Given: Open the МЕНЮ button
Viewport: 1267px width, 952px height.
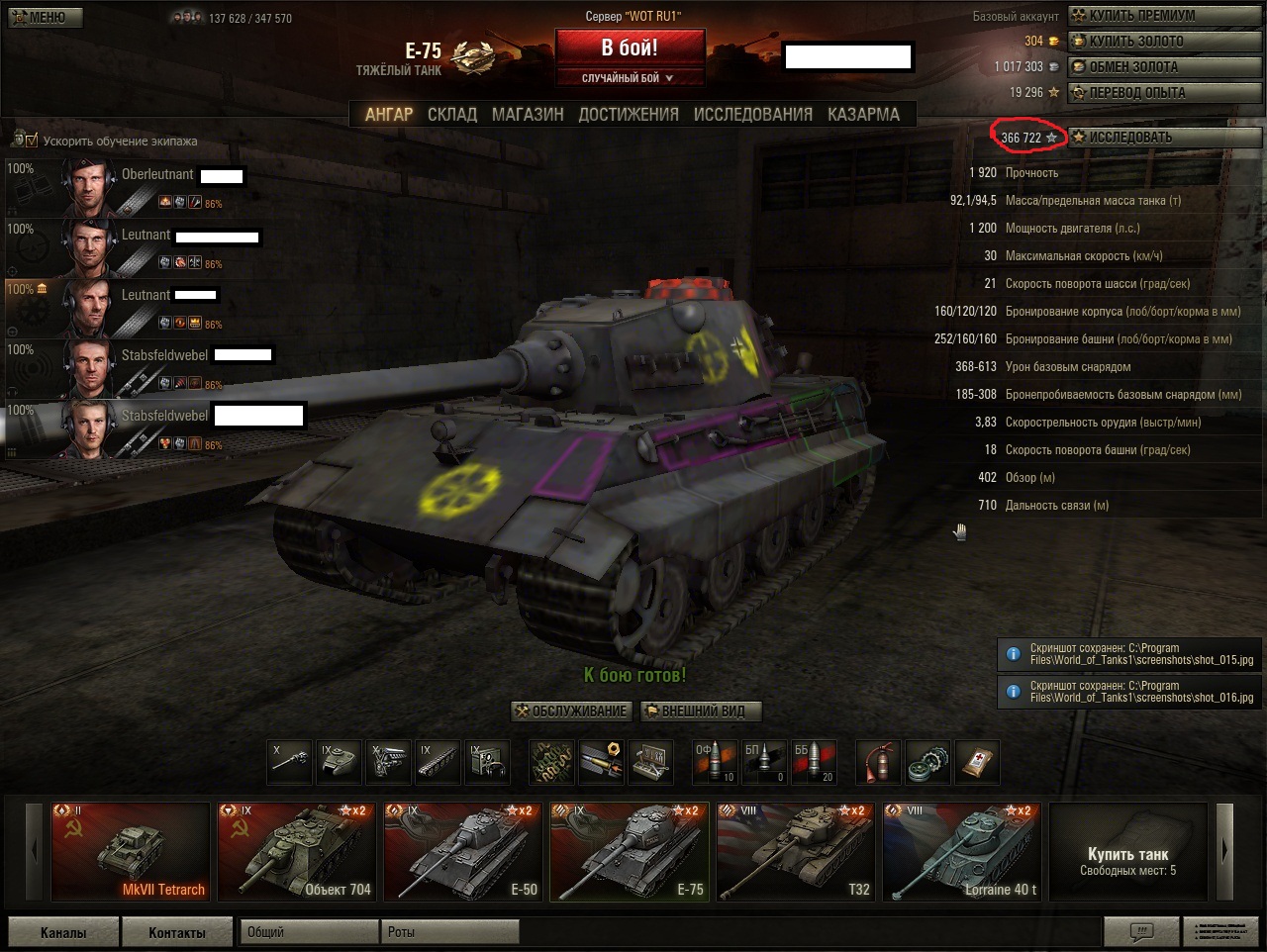Looking at the screenshot, I should pyautogui.click(x=46, y=17).
